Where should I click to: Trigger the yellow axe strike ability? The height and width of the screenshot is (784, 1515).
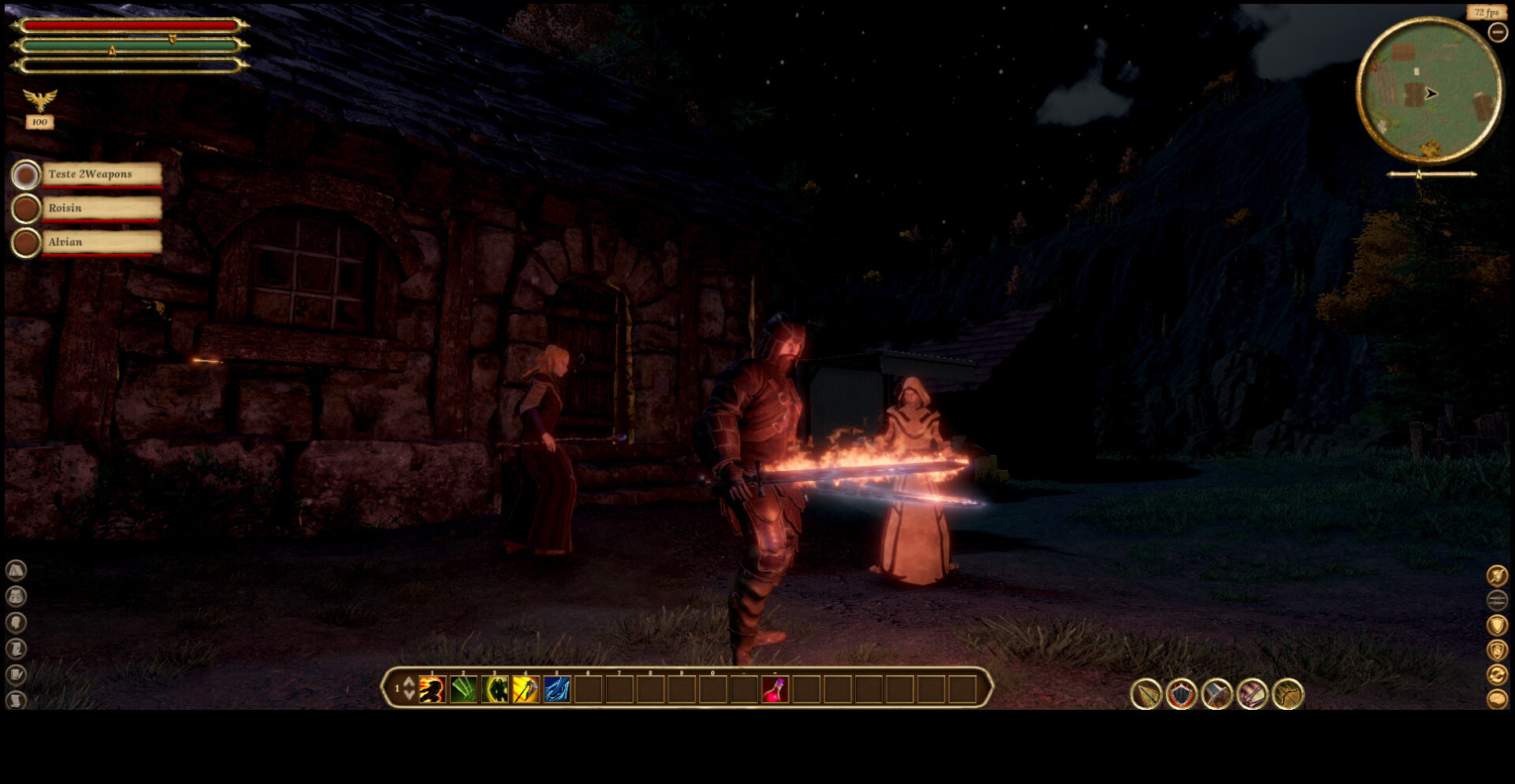[x=526, y=690]
